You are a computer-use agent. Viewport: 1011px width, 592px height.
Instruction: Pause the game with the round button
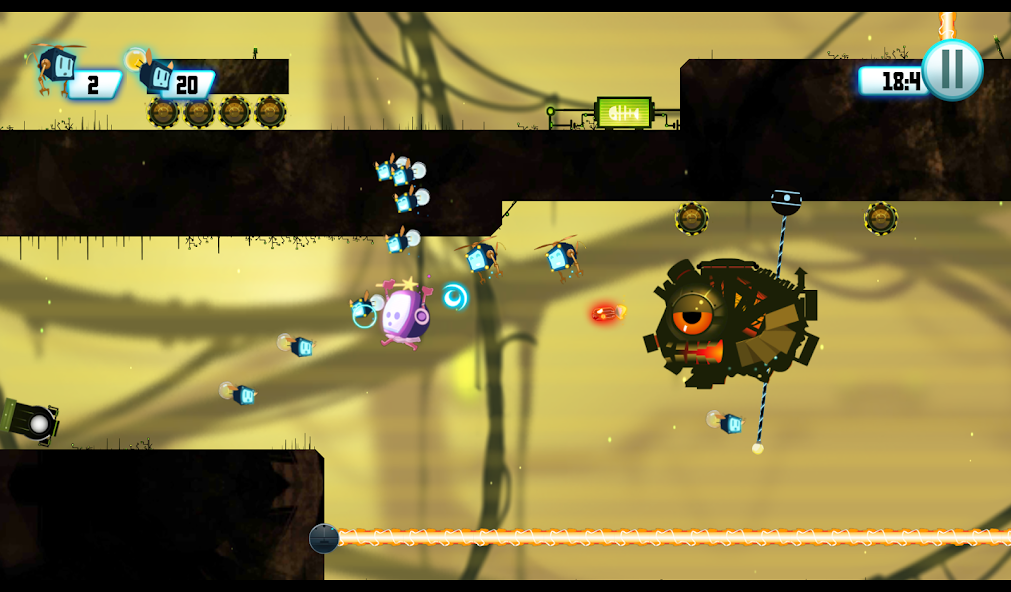[x=952, y=69]
